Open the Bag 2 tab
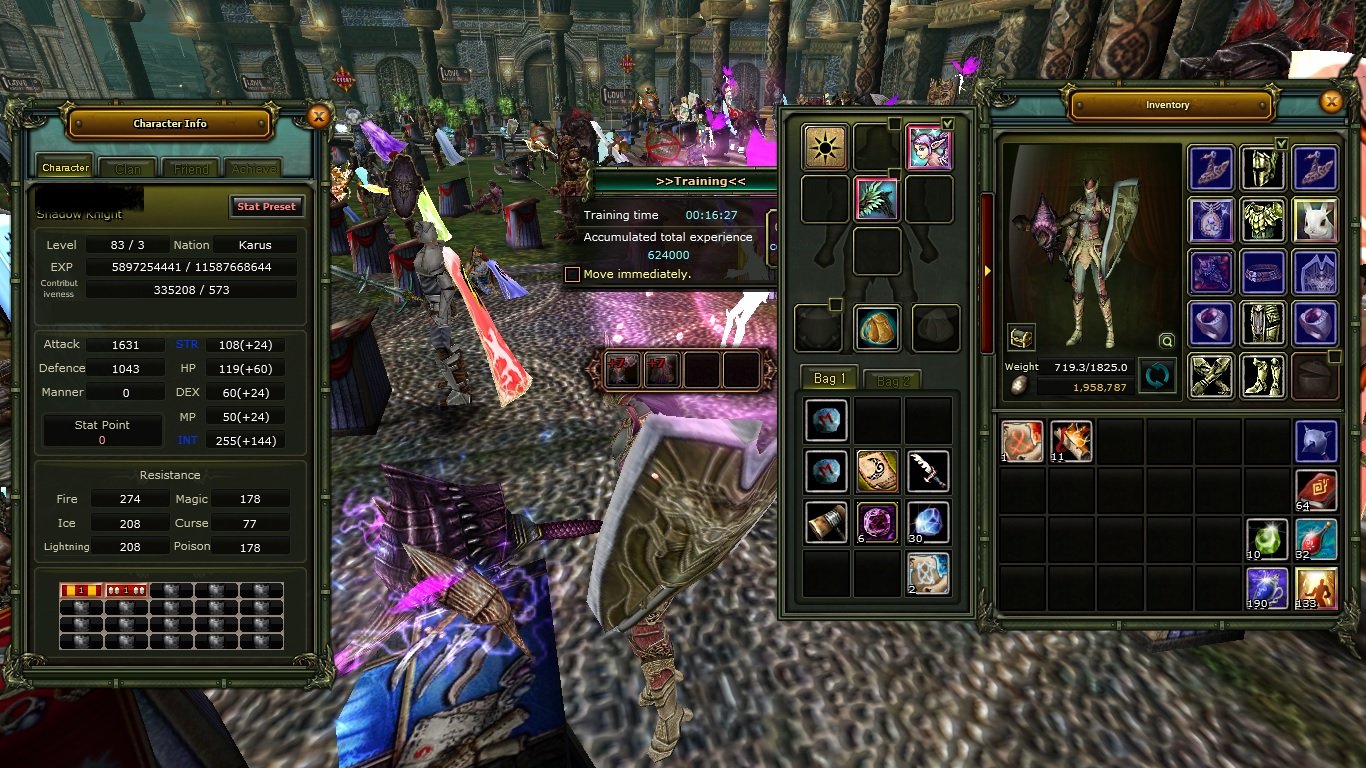Screen dimensions: 1366x768 (891, 379)
